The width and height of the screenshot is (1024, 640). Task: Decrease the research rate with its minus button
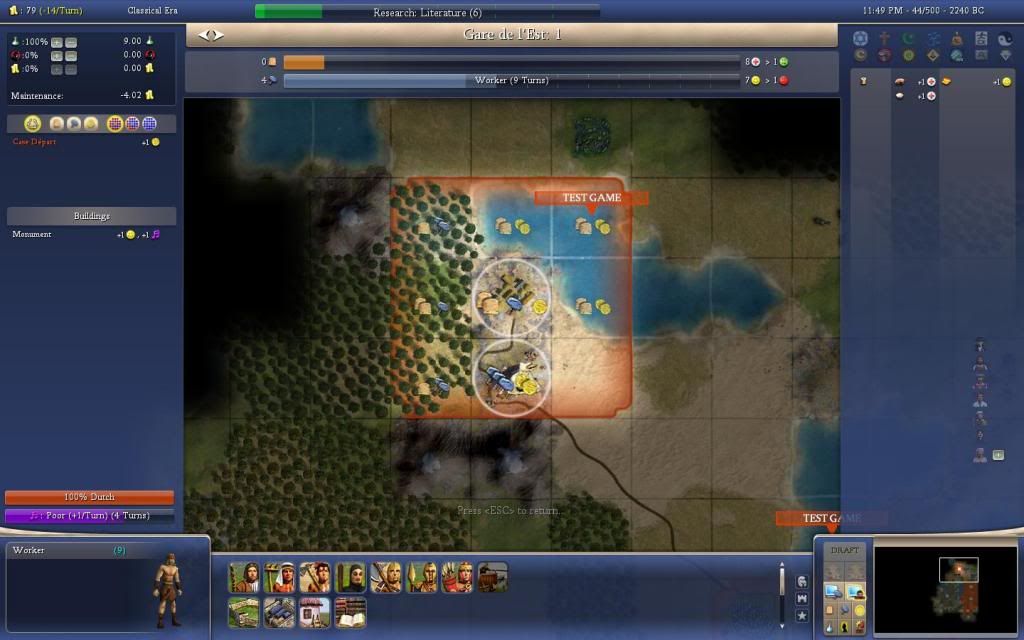tap(70, 42)
